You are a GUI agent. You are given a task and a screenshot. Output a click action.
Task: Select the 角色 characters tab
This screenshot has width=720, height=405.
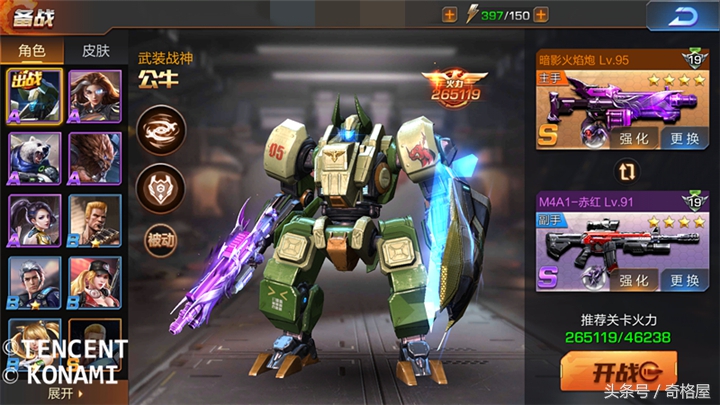[x=32, y=50]
